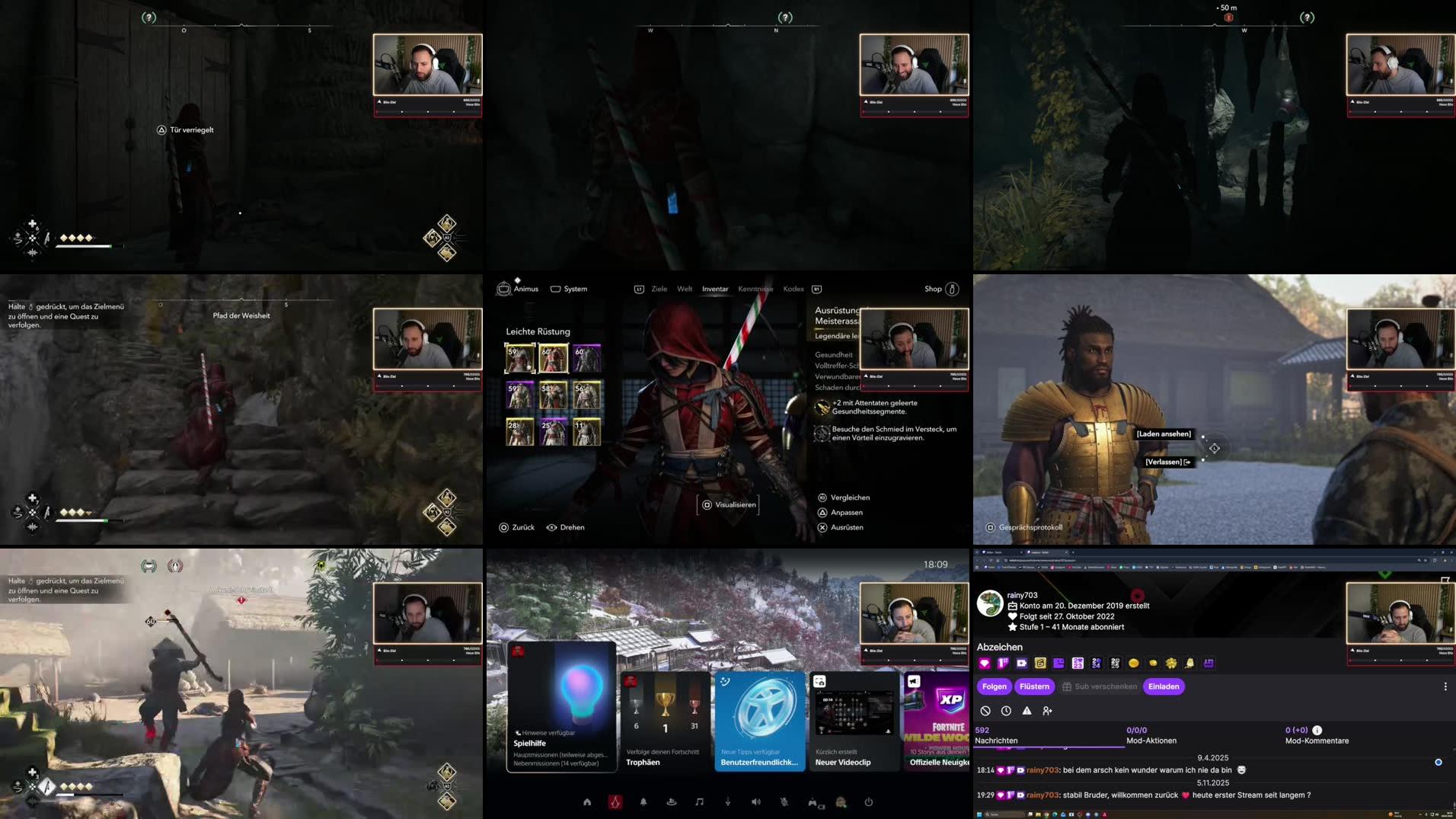
Task: Click the ban user icon in the mod view
Action: click(985, 710)
